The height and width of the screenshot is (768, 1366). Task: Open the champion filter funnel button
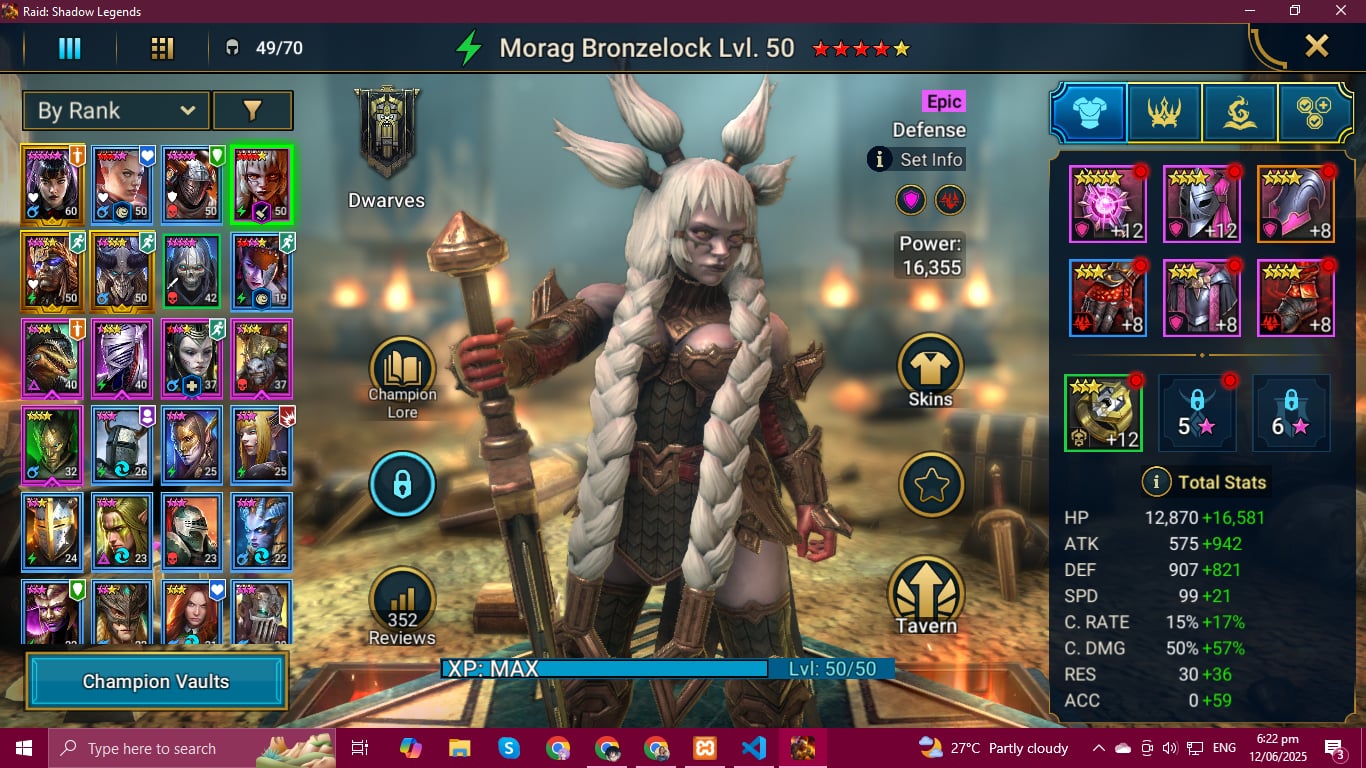point(252,111)
